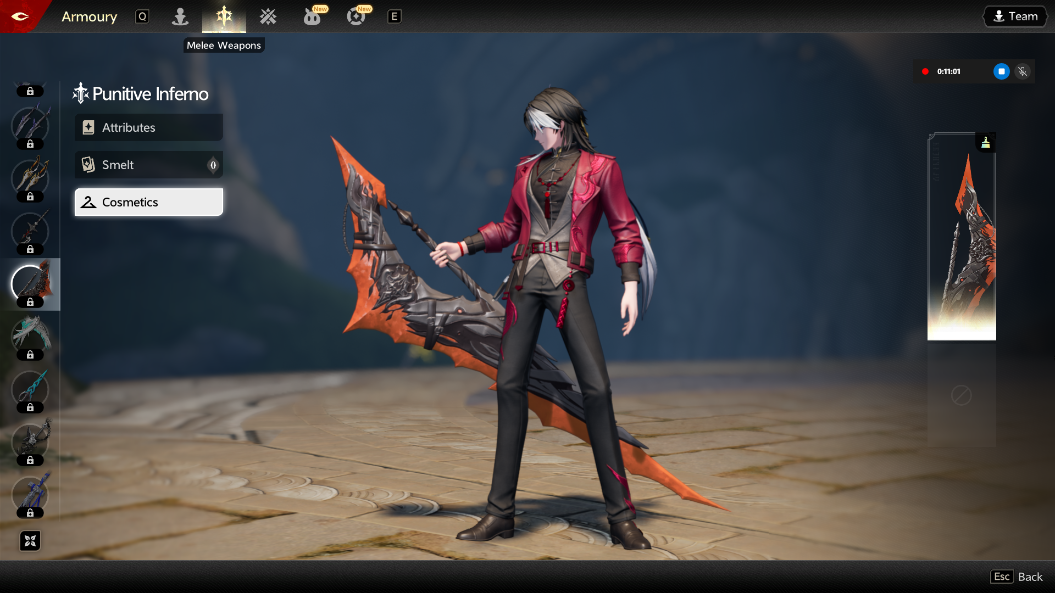Open the Attributes panel
This screenshot has height=593, width=1055.
click(x=148, y=128)
